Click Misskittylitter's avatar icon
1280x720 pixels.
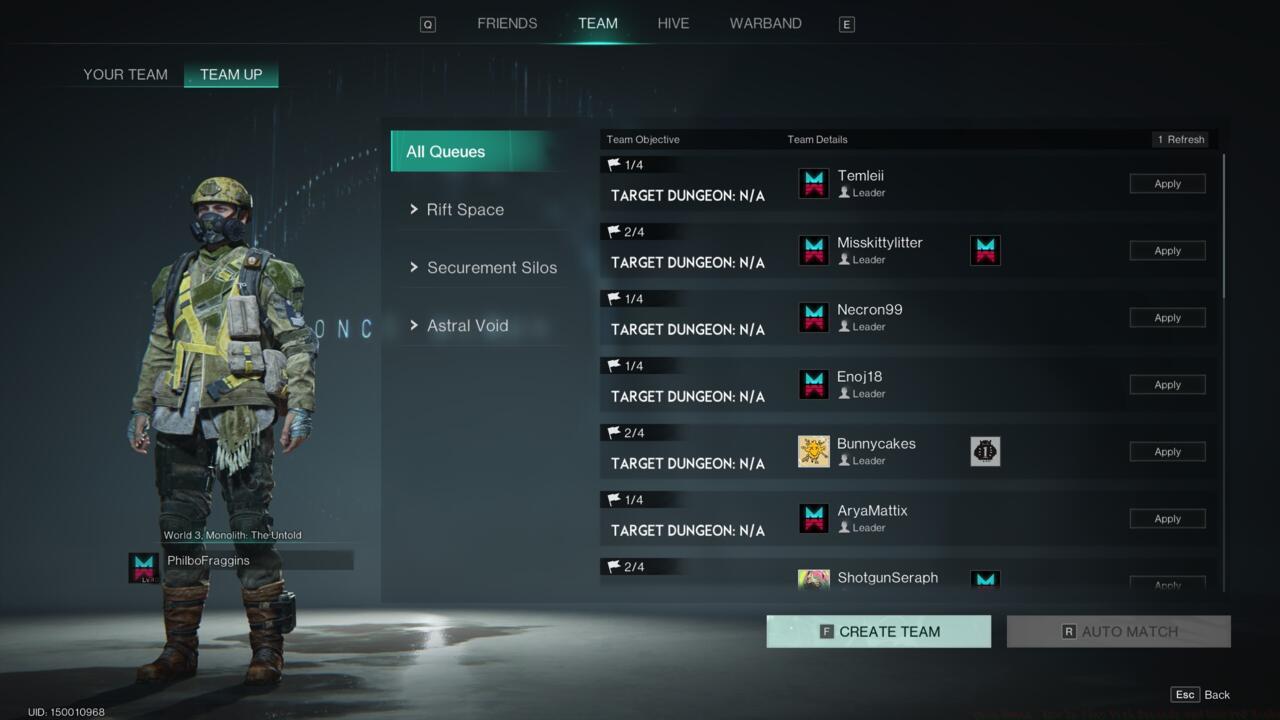tap(813, 250)
